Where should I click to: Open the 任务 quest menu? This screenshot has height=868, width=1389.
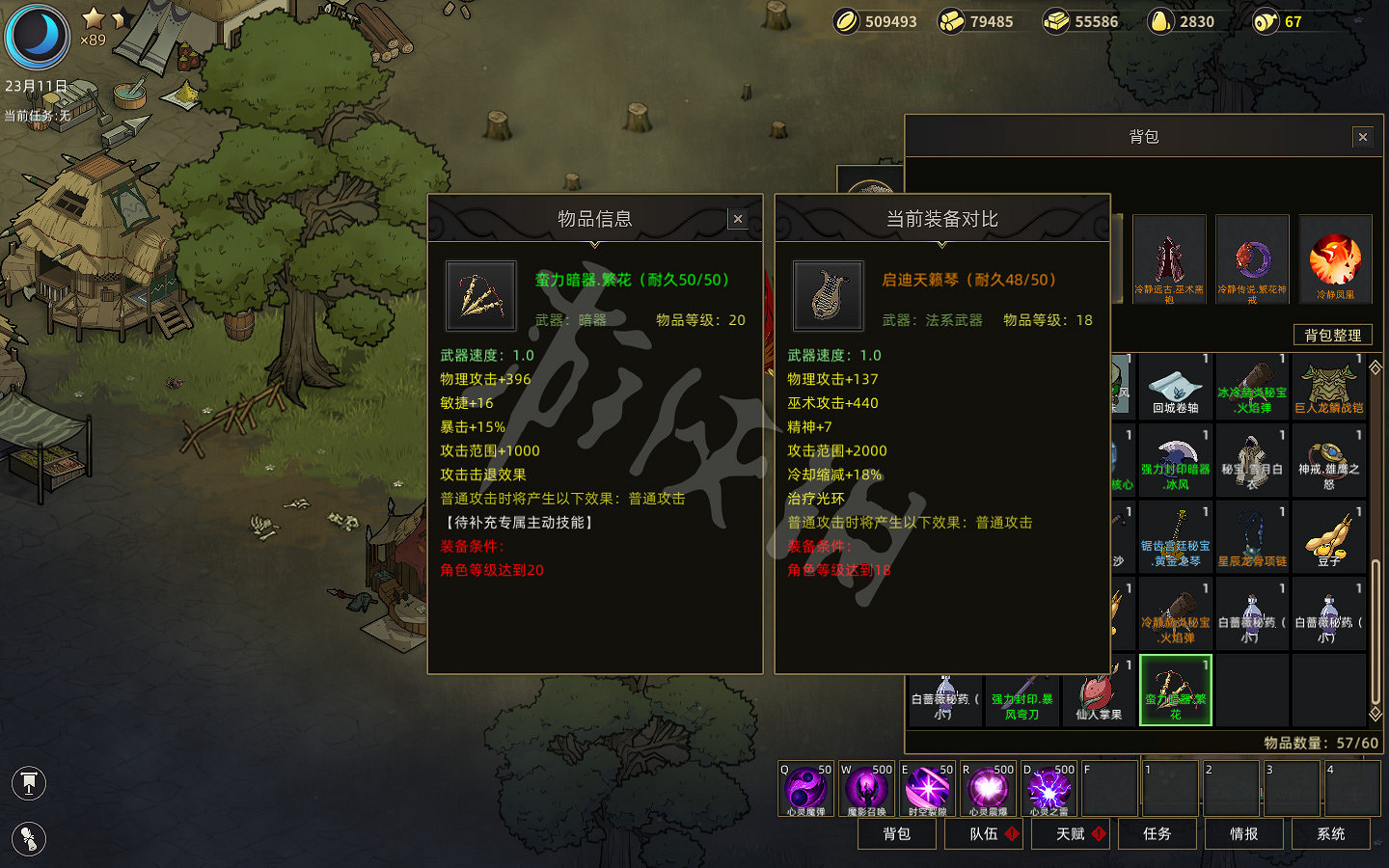[1157, 833]
